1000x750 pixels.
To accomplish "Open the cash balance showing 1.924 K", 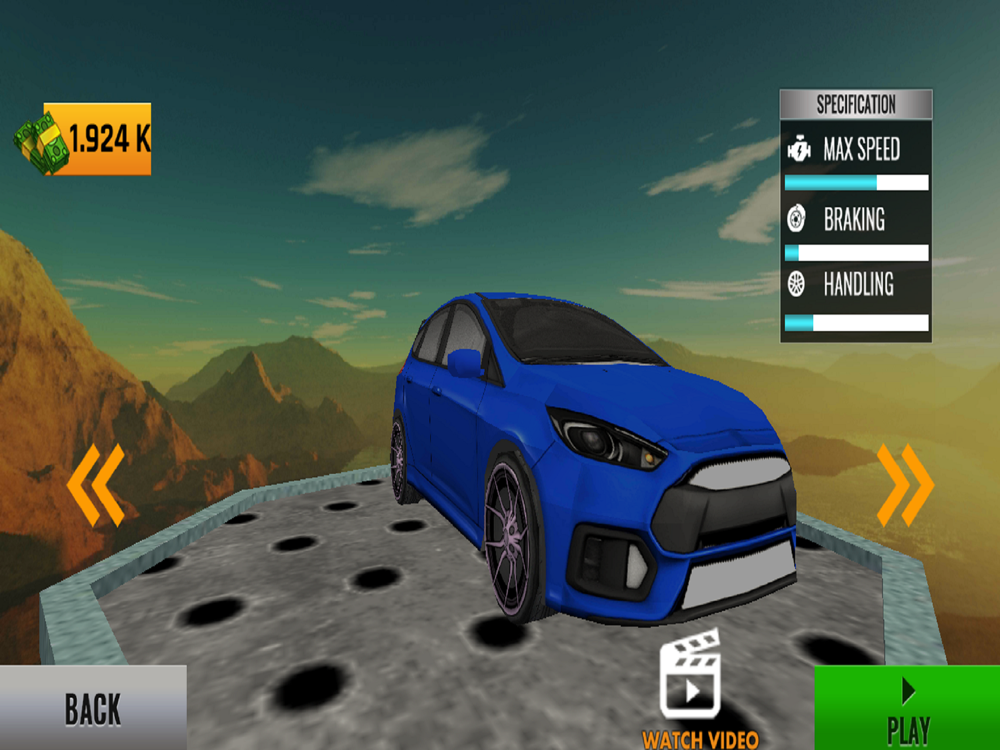I will [x=84, y=139].
